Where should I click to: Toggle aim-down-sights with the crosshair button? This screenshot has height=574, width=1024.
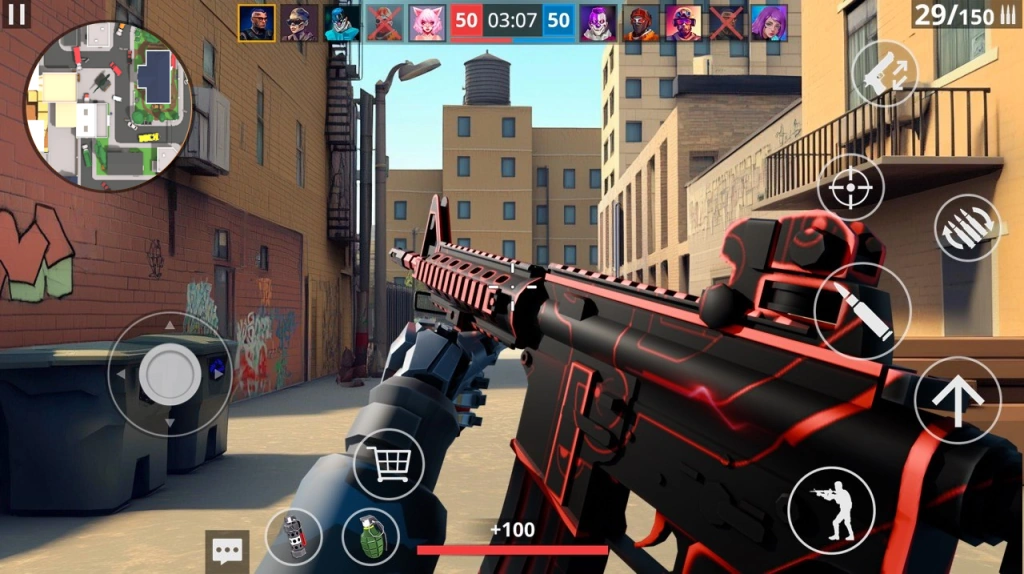pyautogui.click(x=850, y=187)
